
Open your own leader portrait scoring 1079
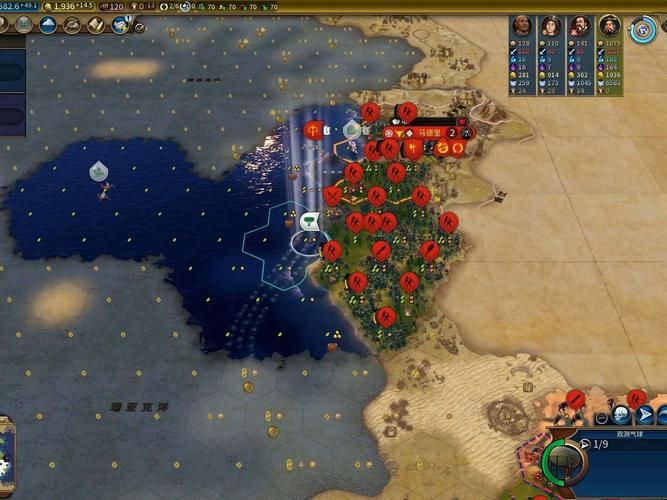pyautogui.click(x=609, y=26)
